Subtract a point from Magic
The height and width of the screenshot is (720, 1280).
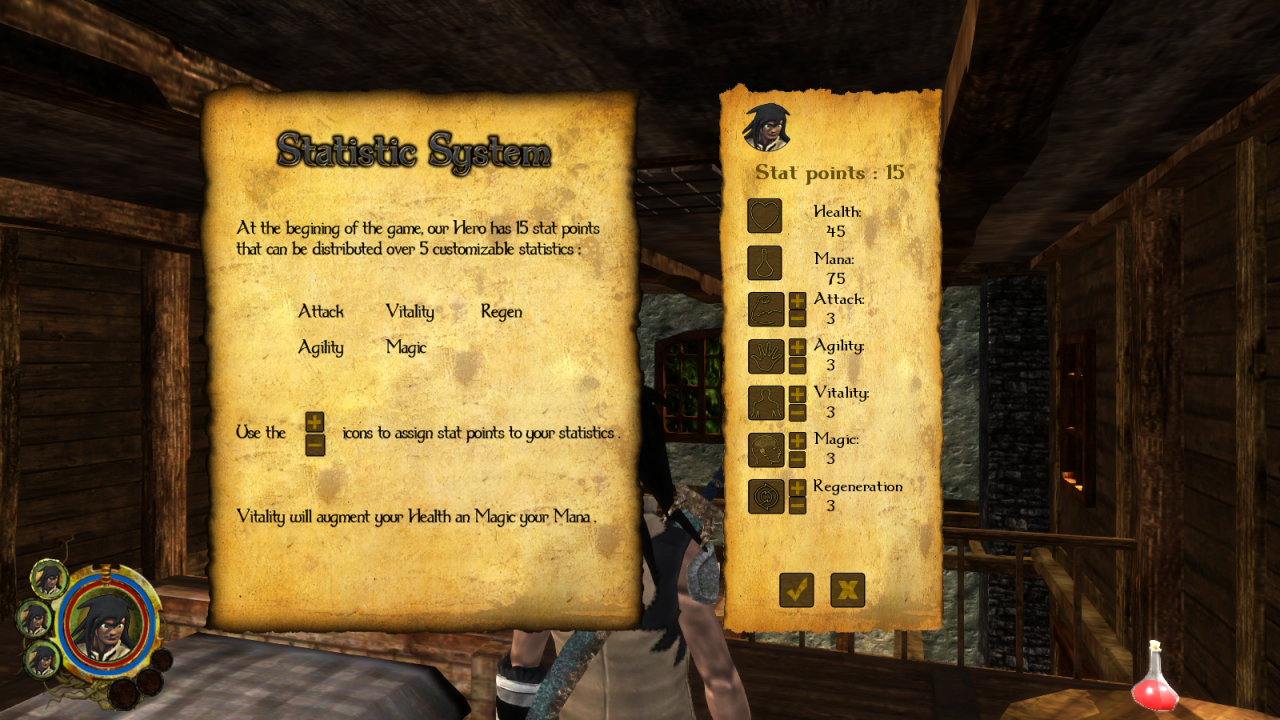[x=797, y=459]
